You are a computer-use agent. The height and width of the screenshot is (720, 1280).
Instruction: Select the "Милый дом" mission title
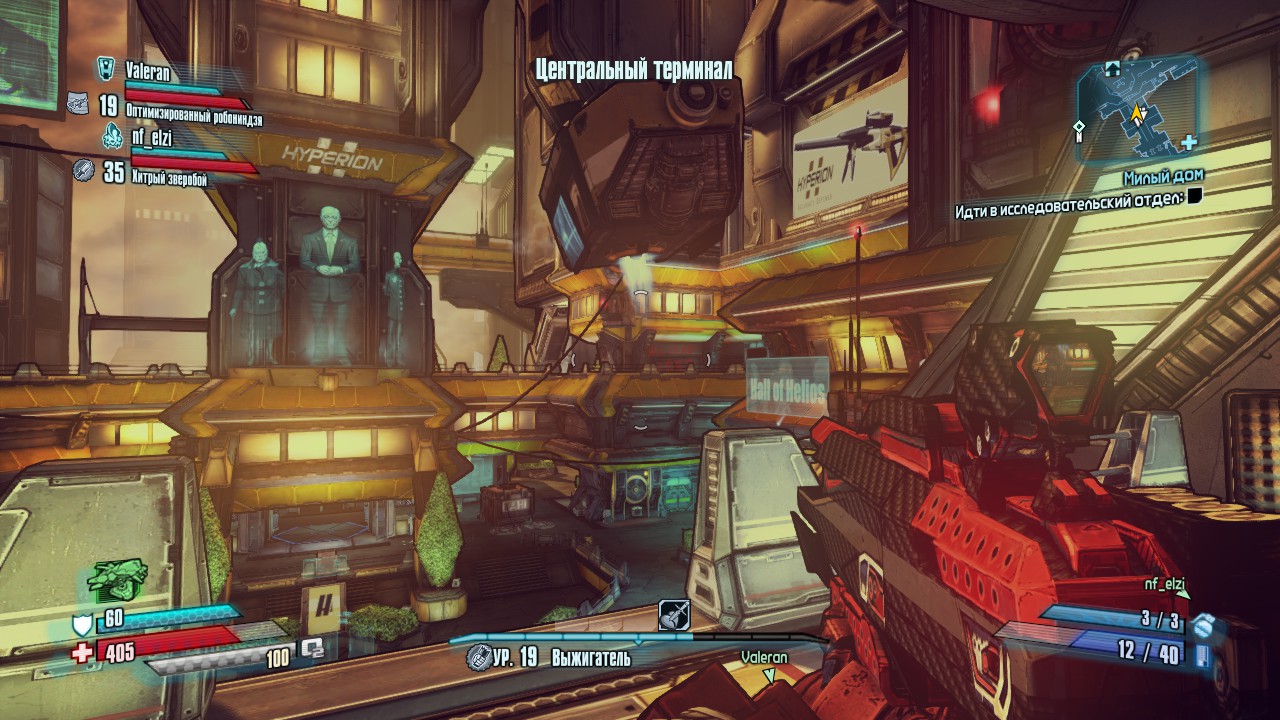click(x=1163, y=176)
